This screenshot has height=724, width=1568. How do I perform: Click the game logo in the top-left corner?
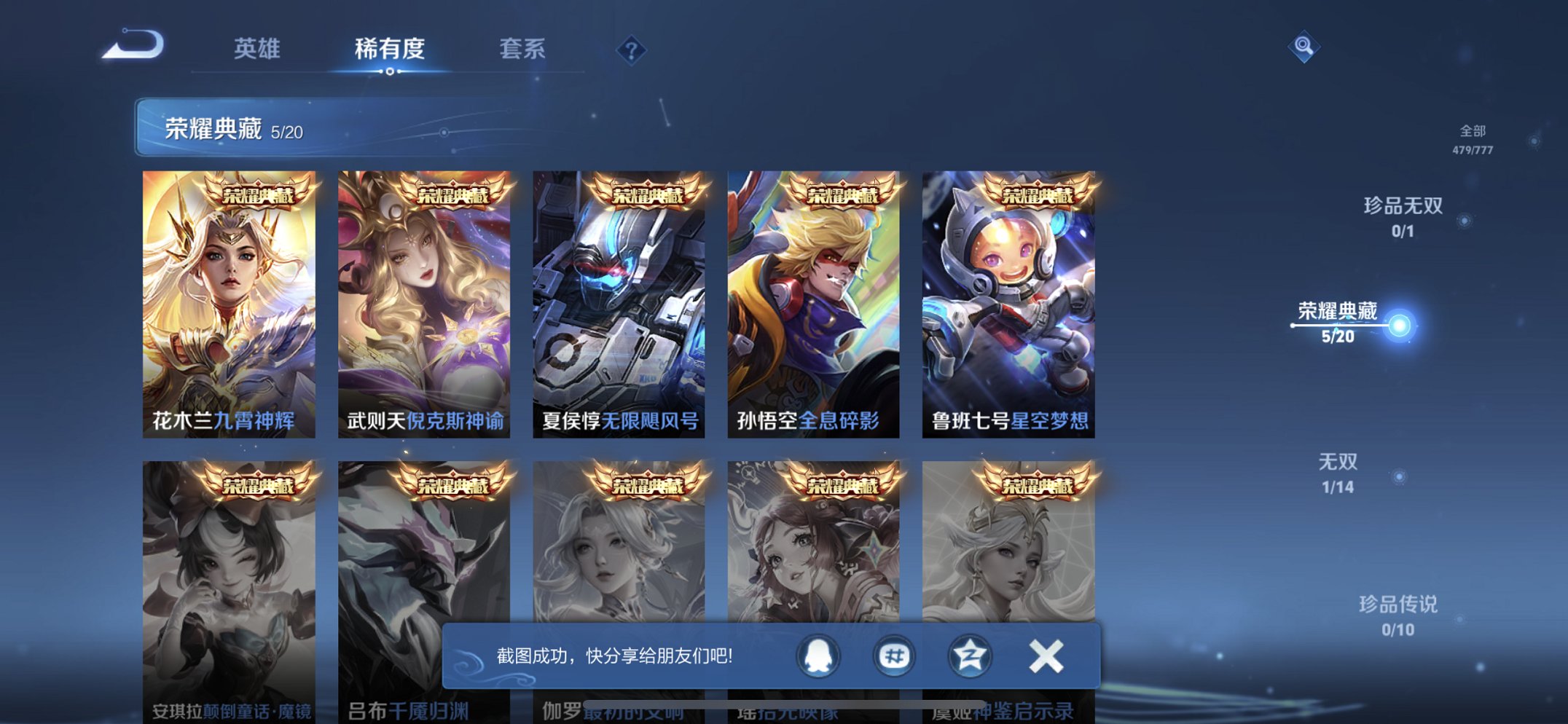(x=133, y=45)
